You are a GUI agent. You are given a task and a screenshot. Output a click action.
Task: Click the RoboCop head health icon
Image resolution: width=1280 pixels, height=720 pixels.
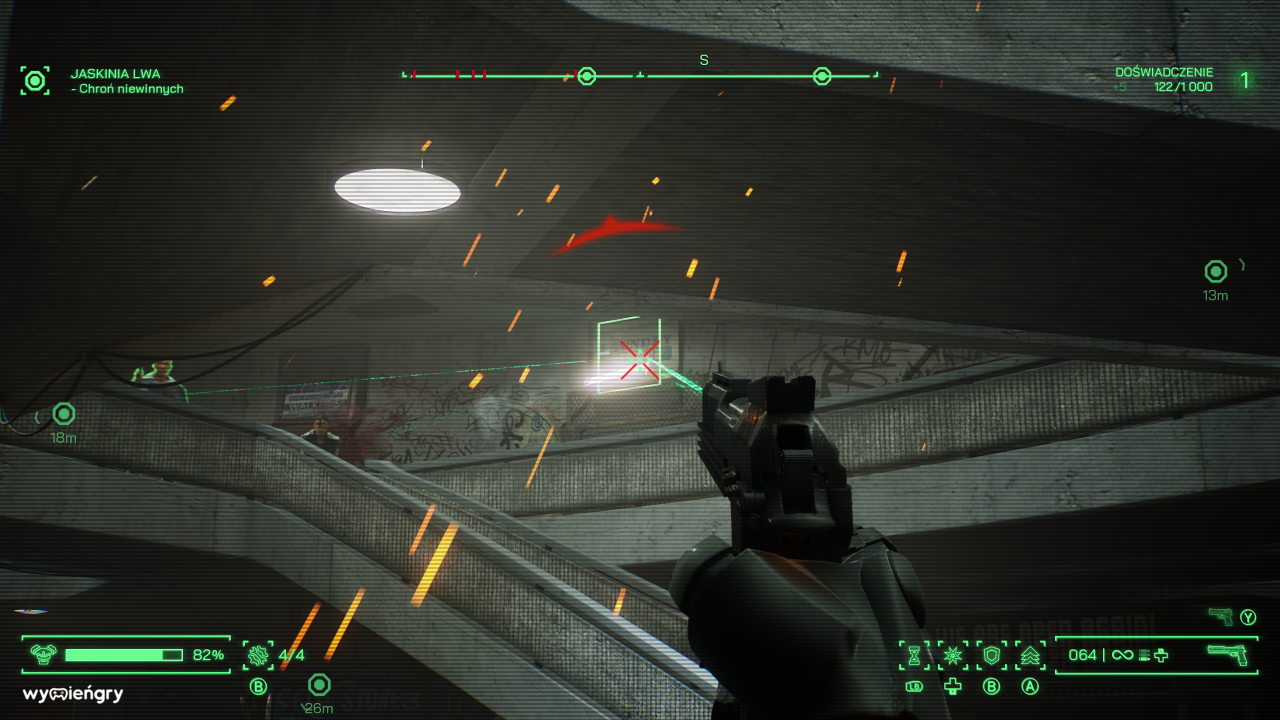point(42,655)
